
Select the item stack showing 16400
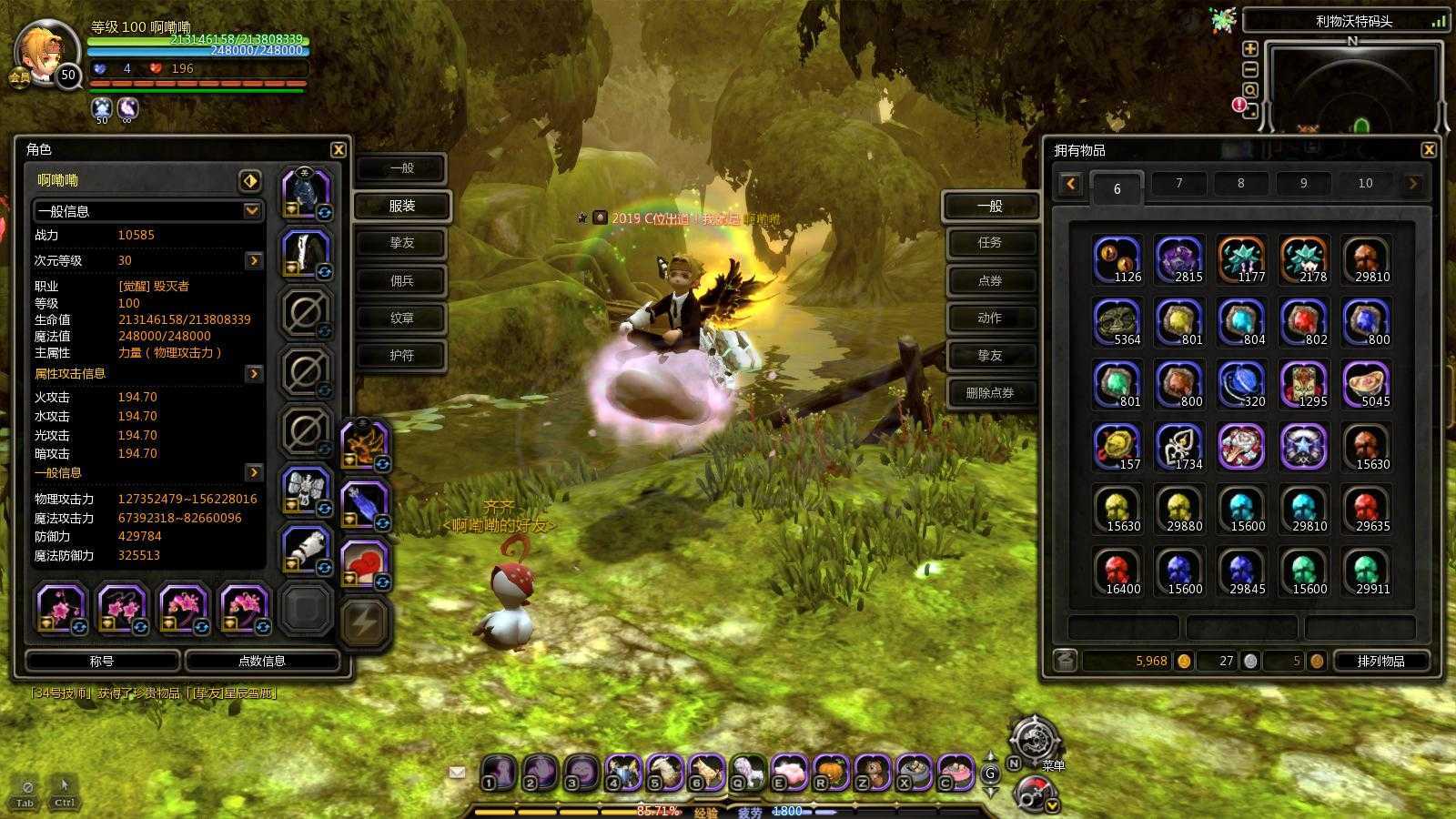(1115, 571)
